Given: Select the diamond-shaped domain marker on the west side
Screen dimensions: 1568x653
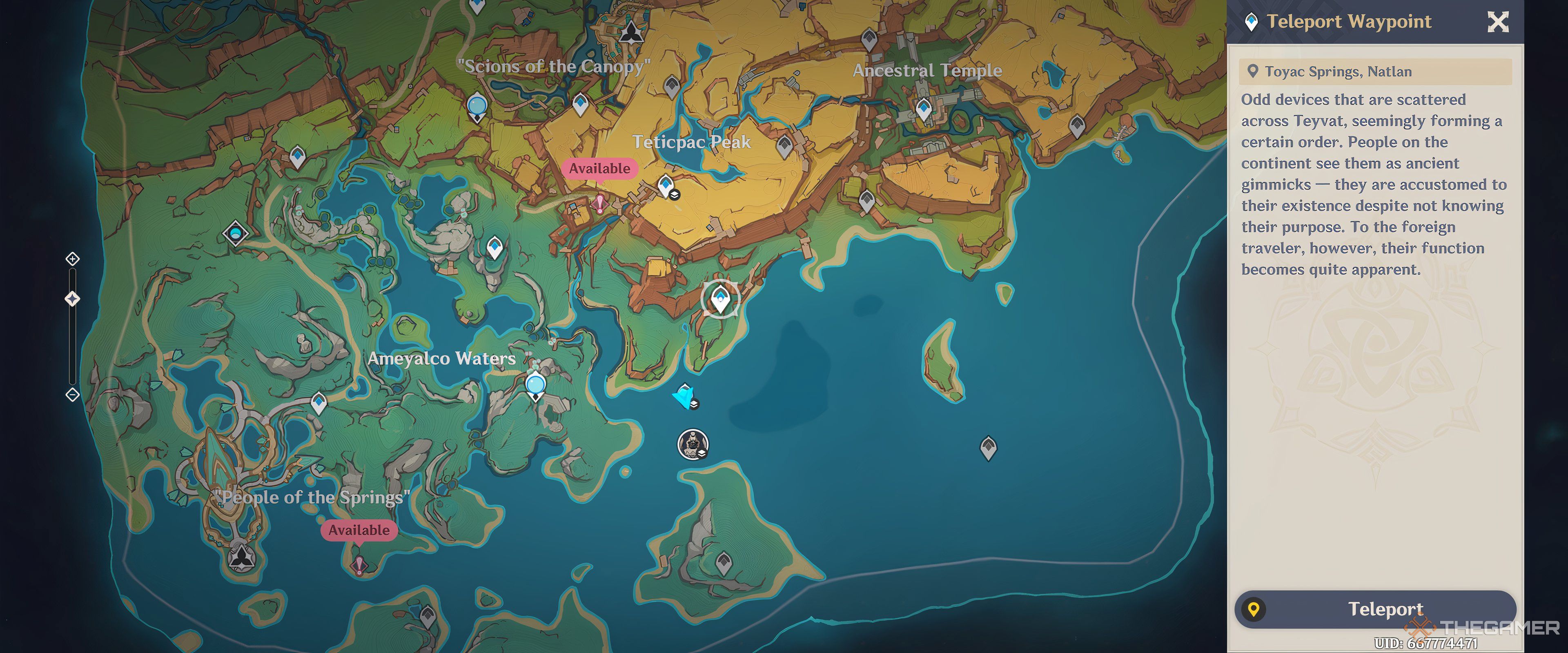Looking at the screenshot, I should pos(236,233).
